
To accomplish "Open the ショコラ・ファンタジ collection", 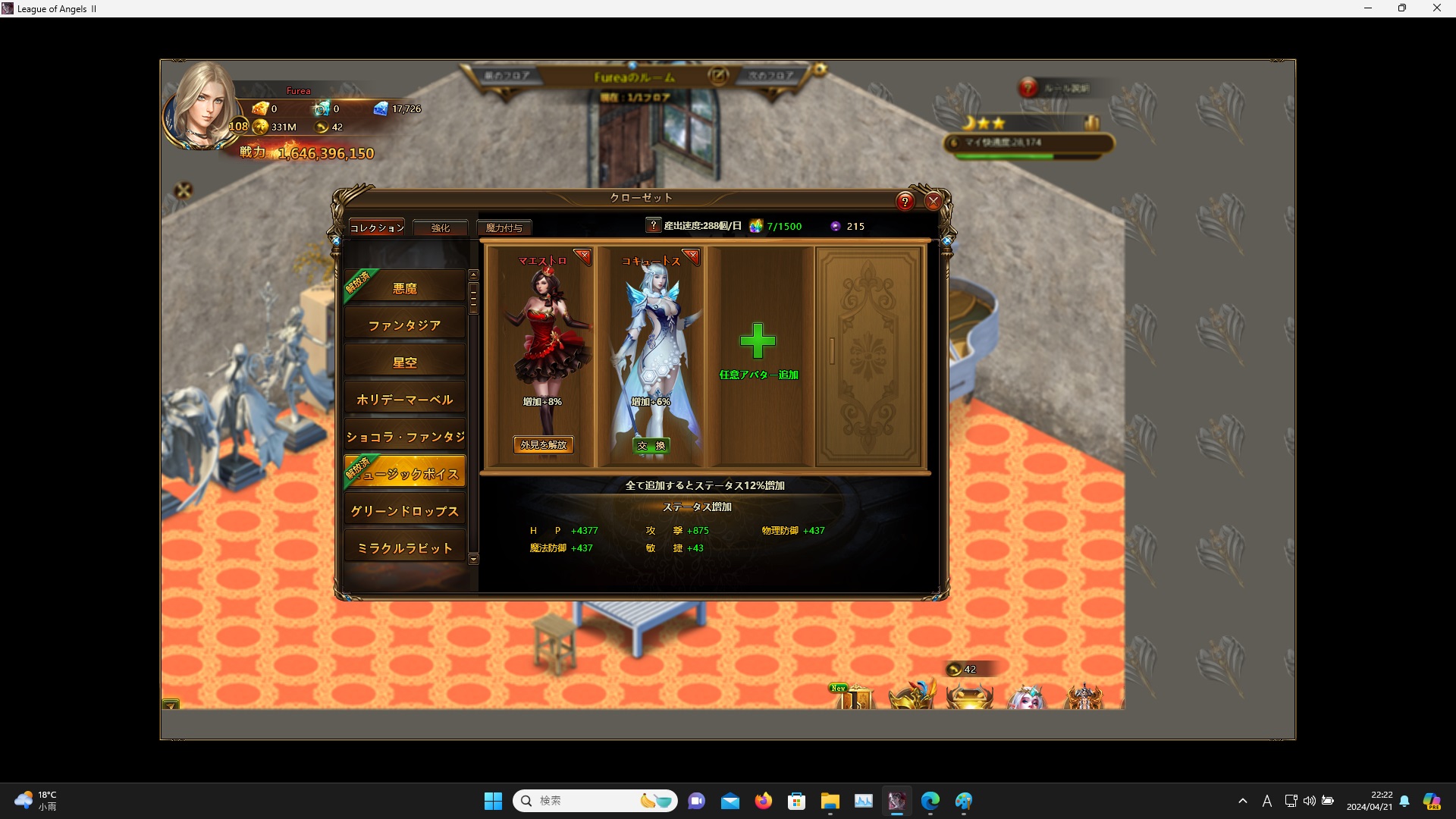I will click(x=405, y=437).
